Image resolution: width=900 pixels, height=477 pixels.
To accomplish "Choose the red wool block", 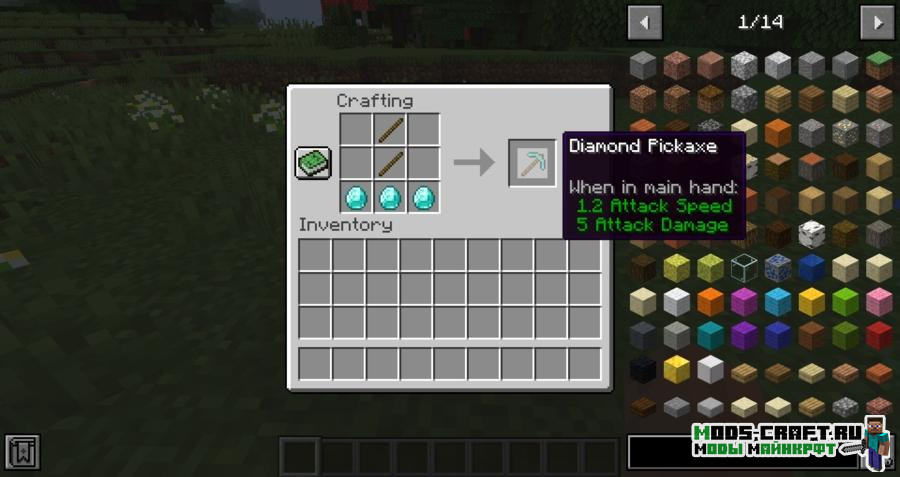I will point(879,336).
